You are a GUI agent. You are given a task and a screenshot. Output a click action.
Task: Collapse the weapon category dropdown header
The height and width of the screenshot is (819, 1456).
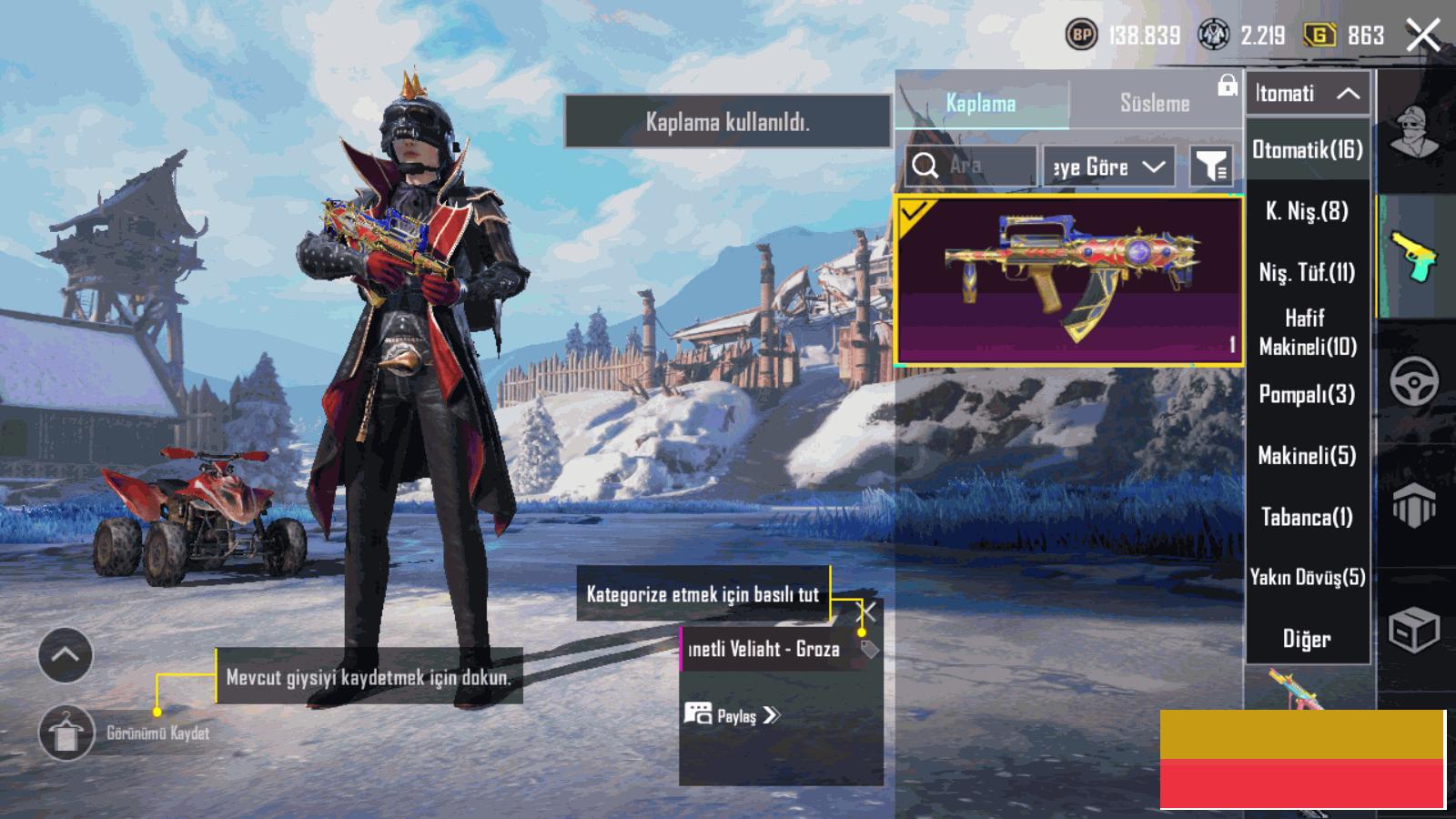(1308, 93)
